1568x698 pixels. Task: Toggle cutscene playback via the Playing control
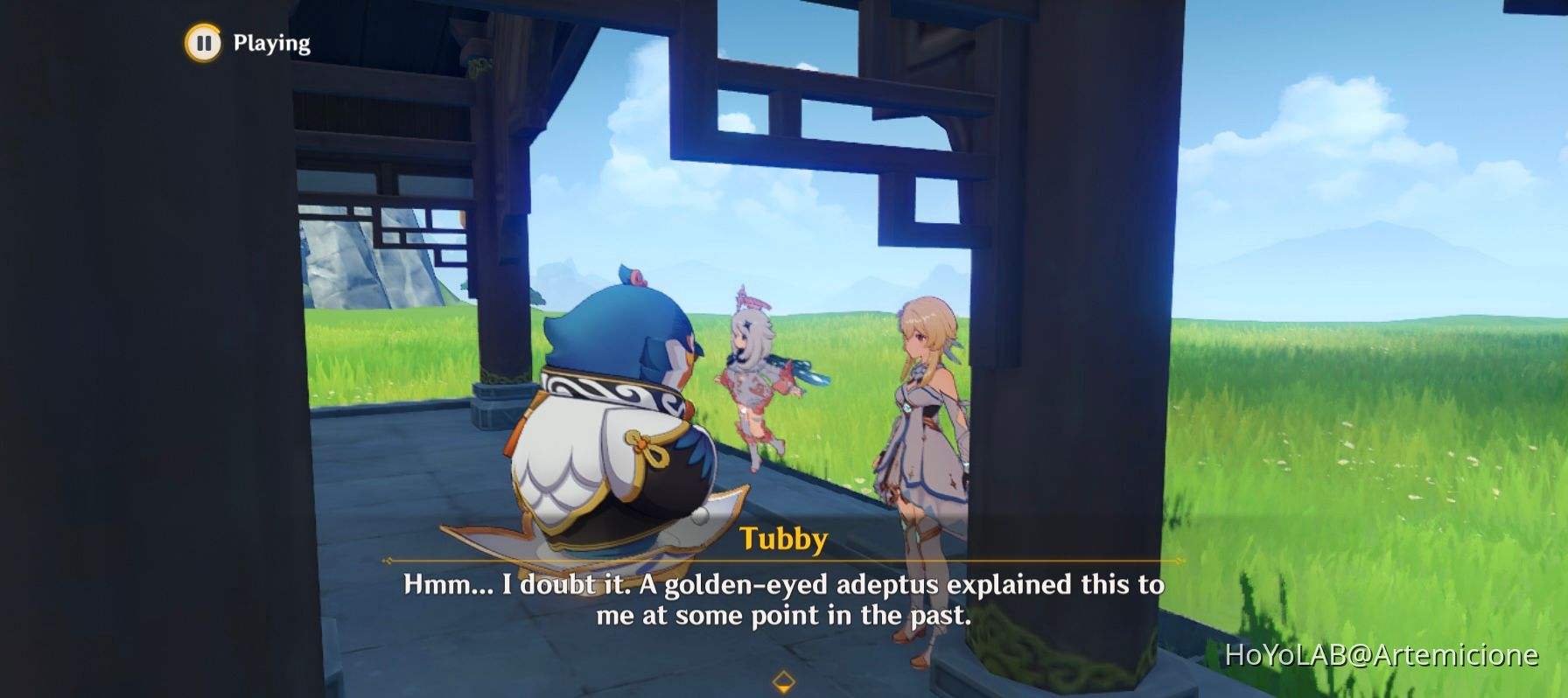point(203,41)
